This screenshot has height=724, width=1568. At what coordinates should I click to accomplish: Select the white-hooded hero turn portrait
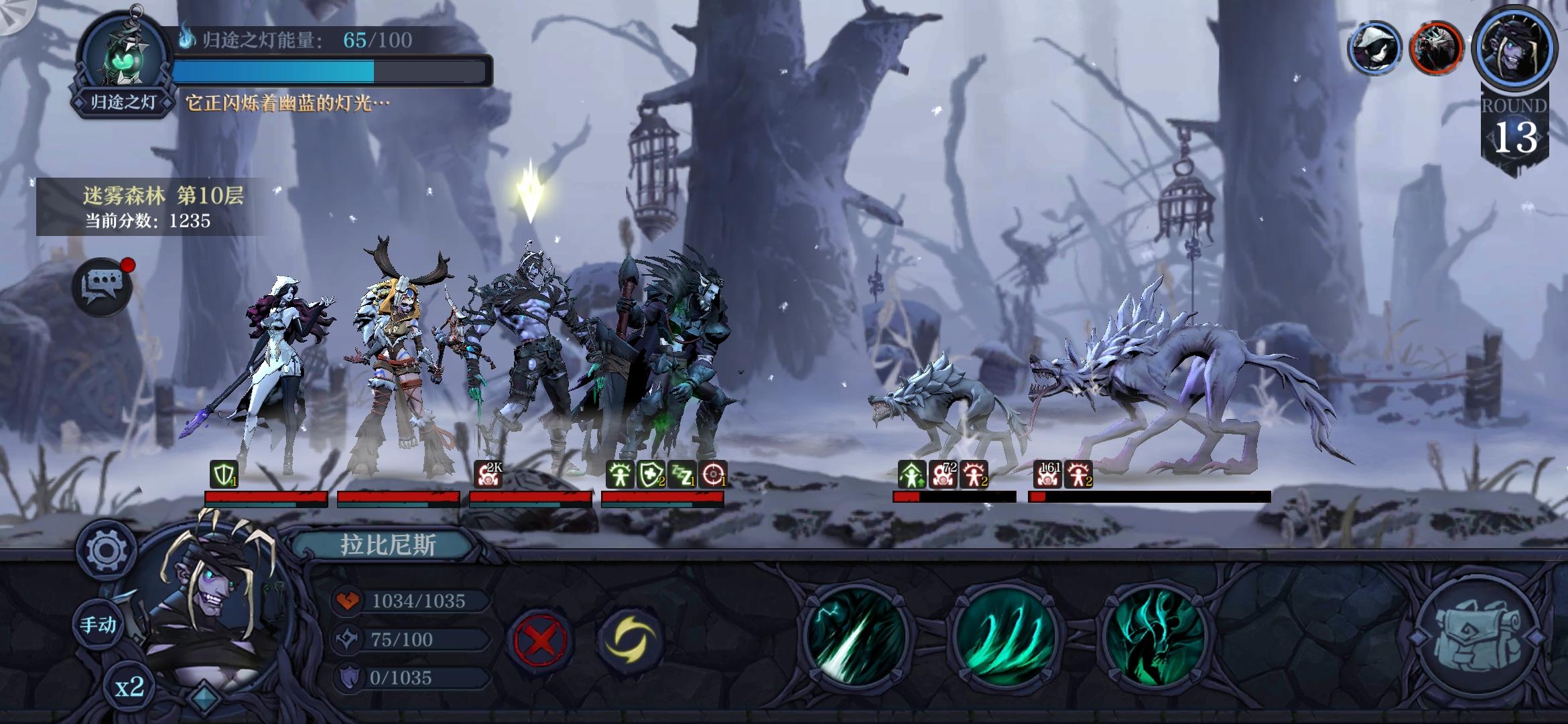click(x=1374, y=47)
